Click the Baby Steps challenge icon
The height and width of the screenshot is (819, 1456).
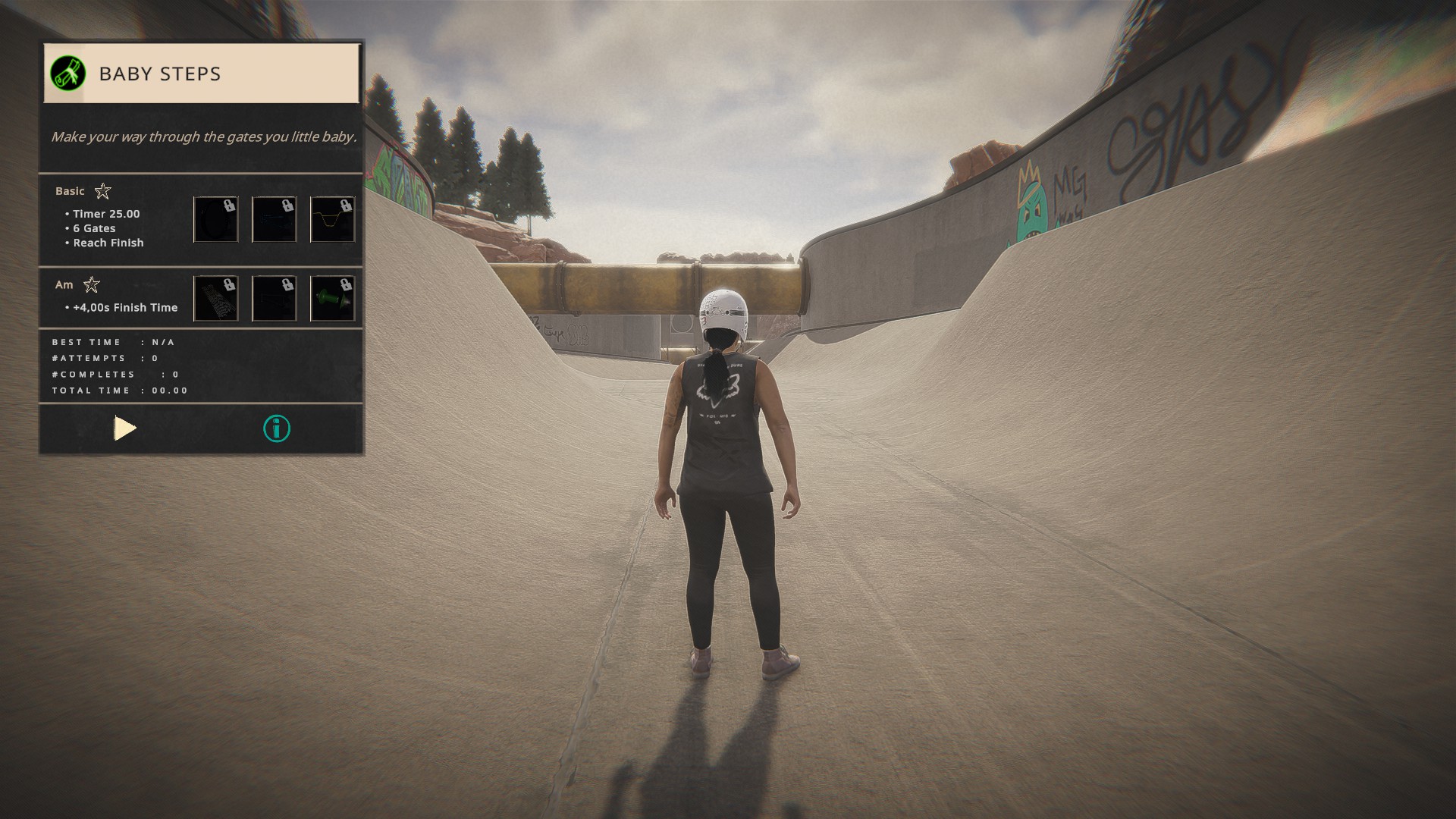[67, 74]
